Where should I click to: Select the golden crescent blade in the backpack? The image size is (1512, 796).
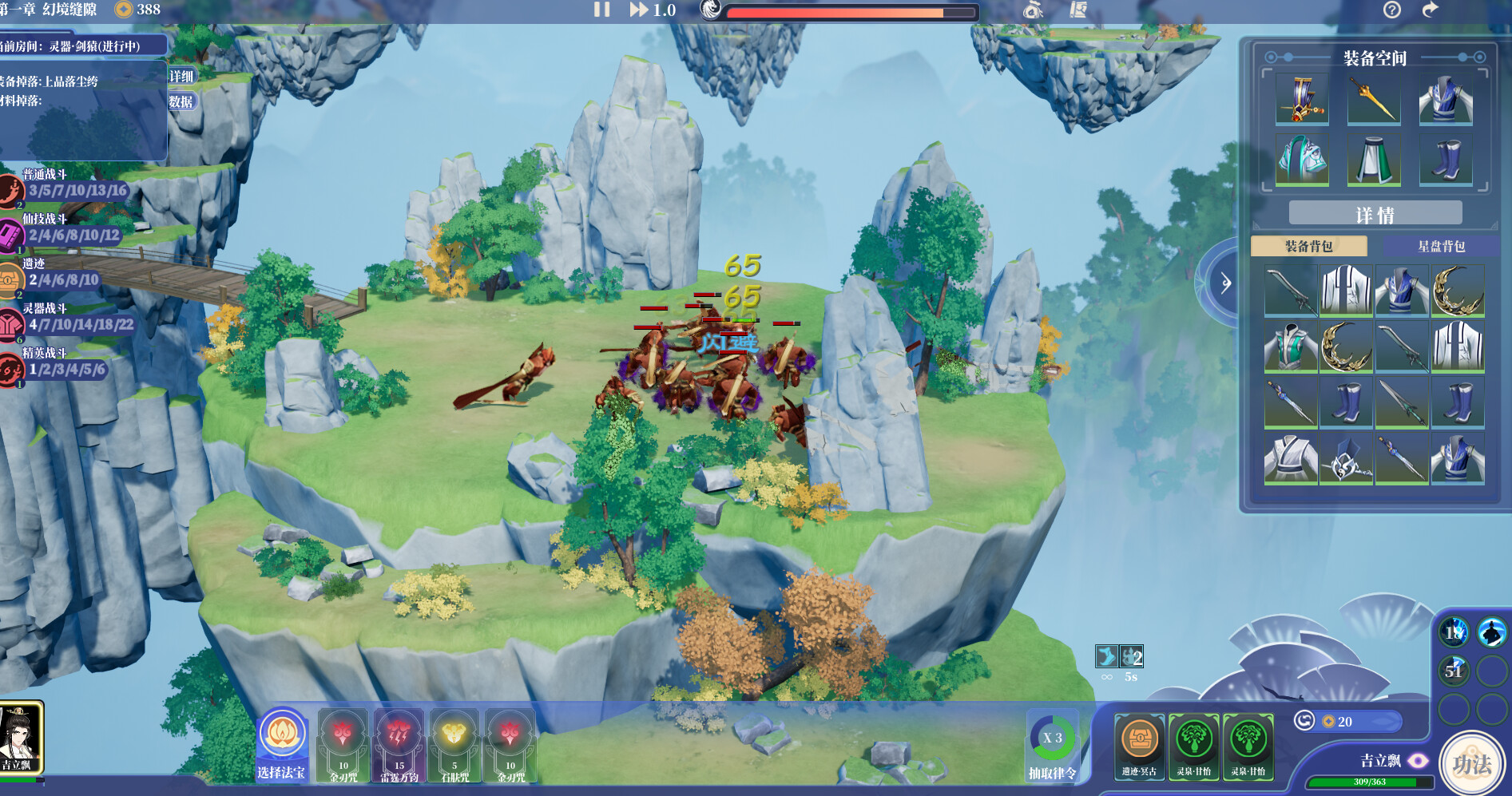coord(1458,291)
